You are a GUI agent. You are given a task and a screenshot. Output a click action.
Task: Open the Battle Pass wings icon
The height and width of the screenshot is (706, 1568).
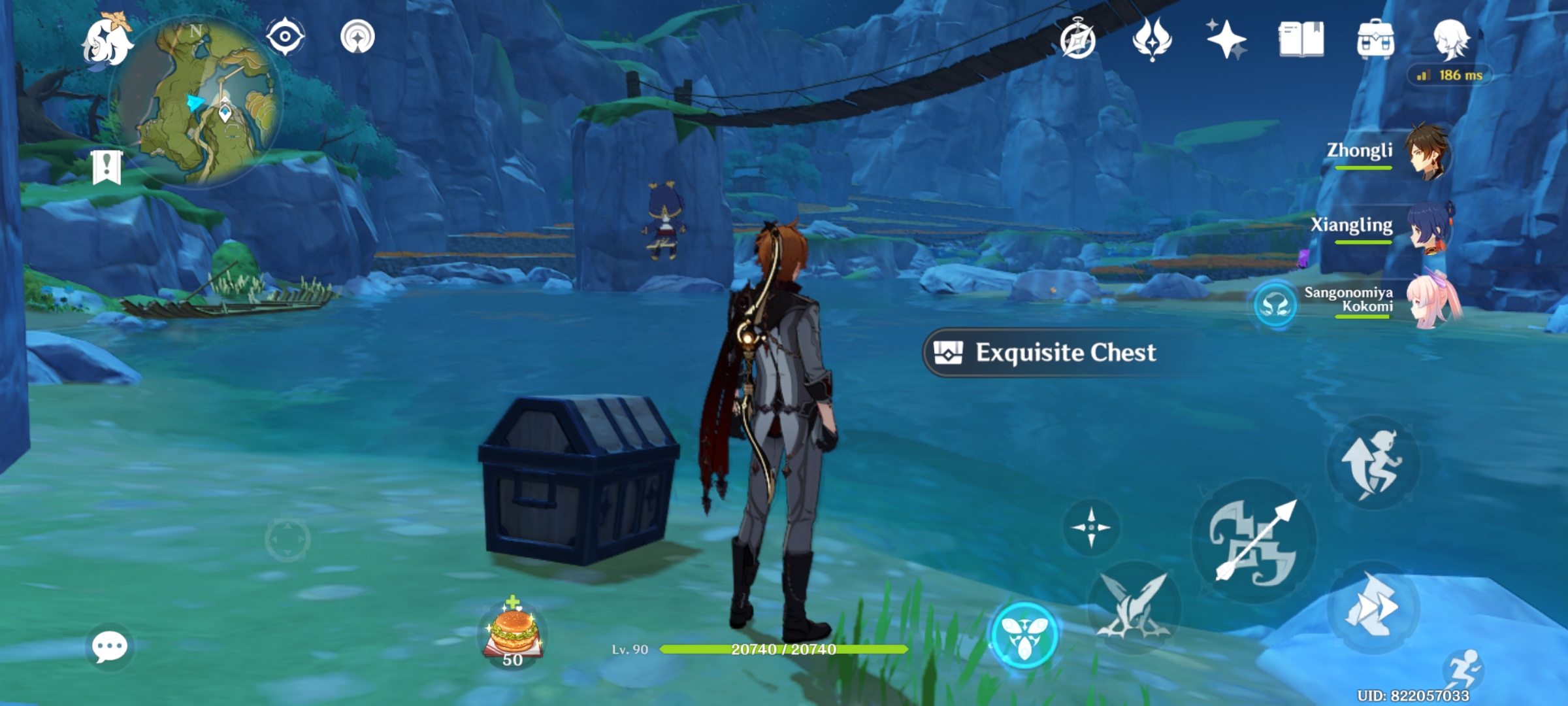(1152, 39)
